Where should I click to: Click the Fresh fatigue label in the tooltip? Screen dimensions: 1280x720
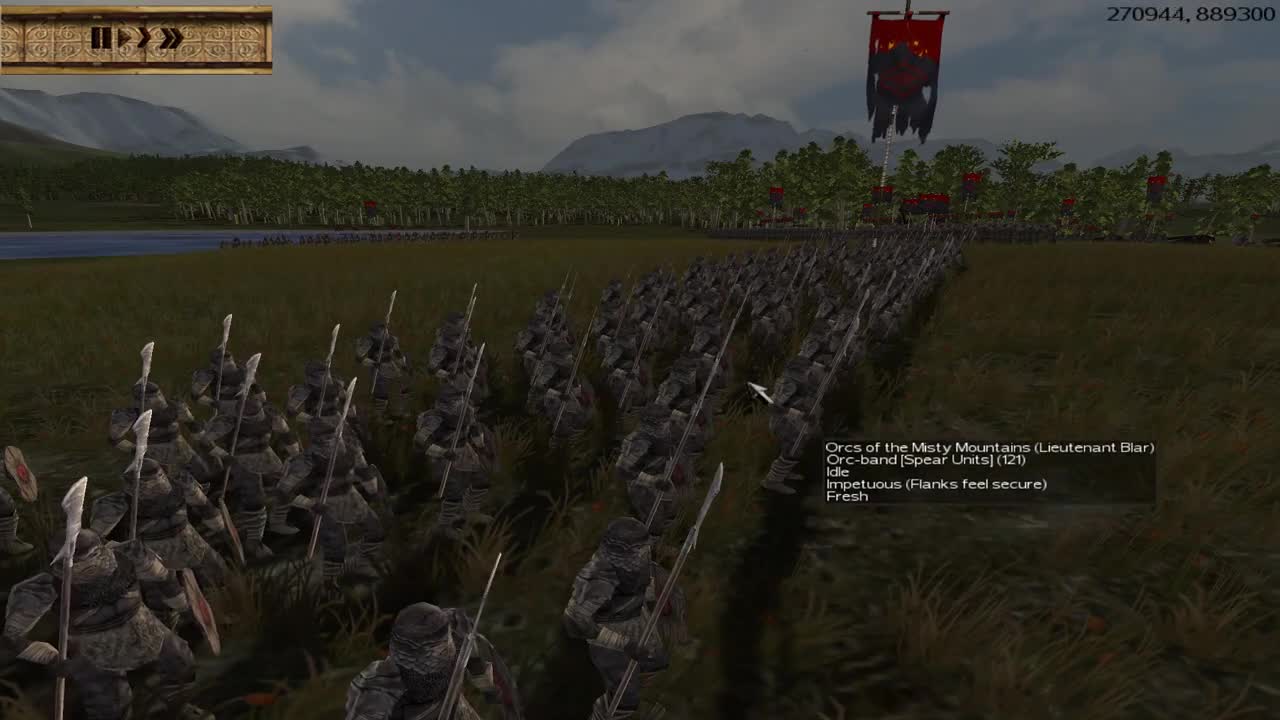pyautogui.click(x=847, y=497)
